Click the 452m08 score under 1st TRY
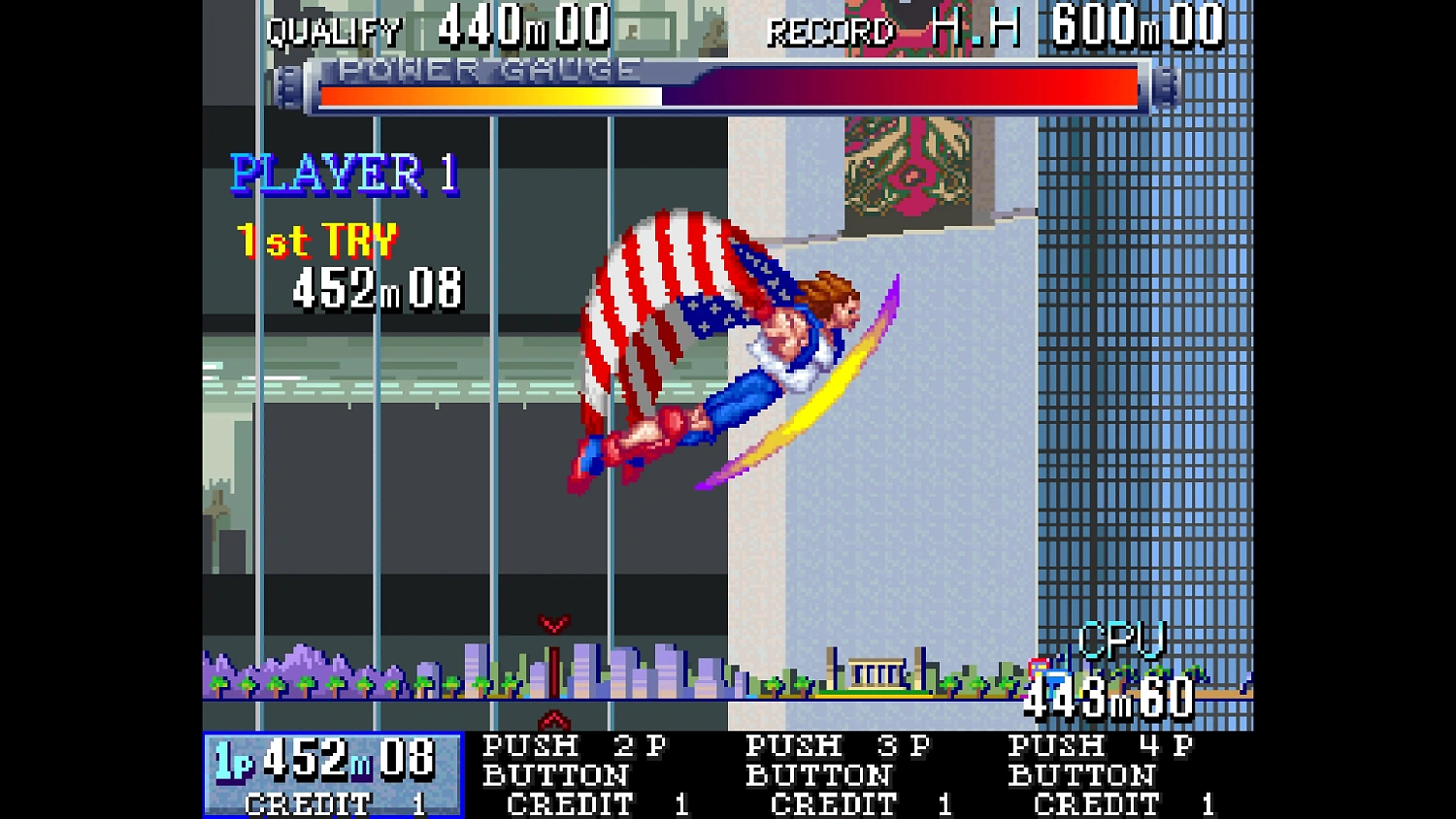1456x819 pixels. pos(379,288)
